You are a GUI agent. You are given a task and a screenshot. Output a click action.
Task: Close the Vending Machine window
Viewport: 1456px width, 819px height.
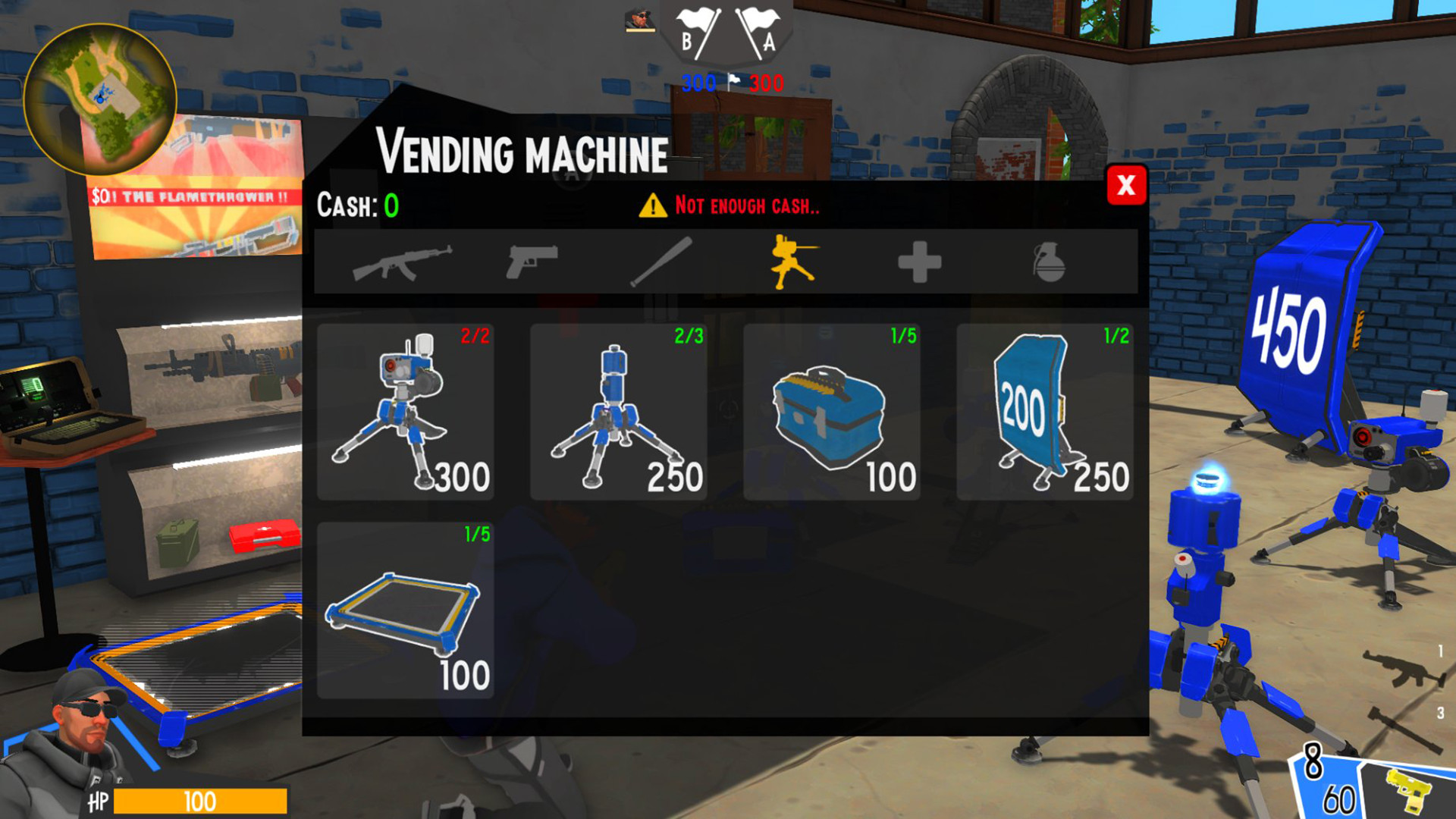(x=1127, y=187)
